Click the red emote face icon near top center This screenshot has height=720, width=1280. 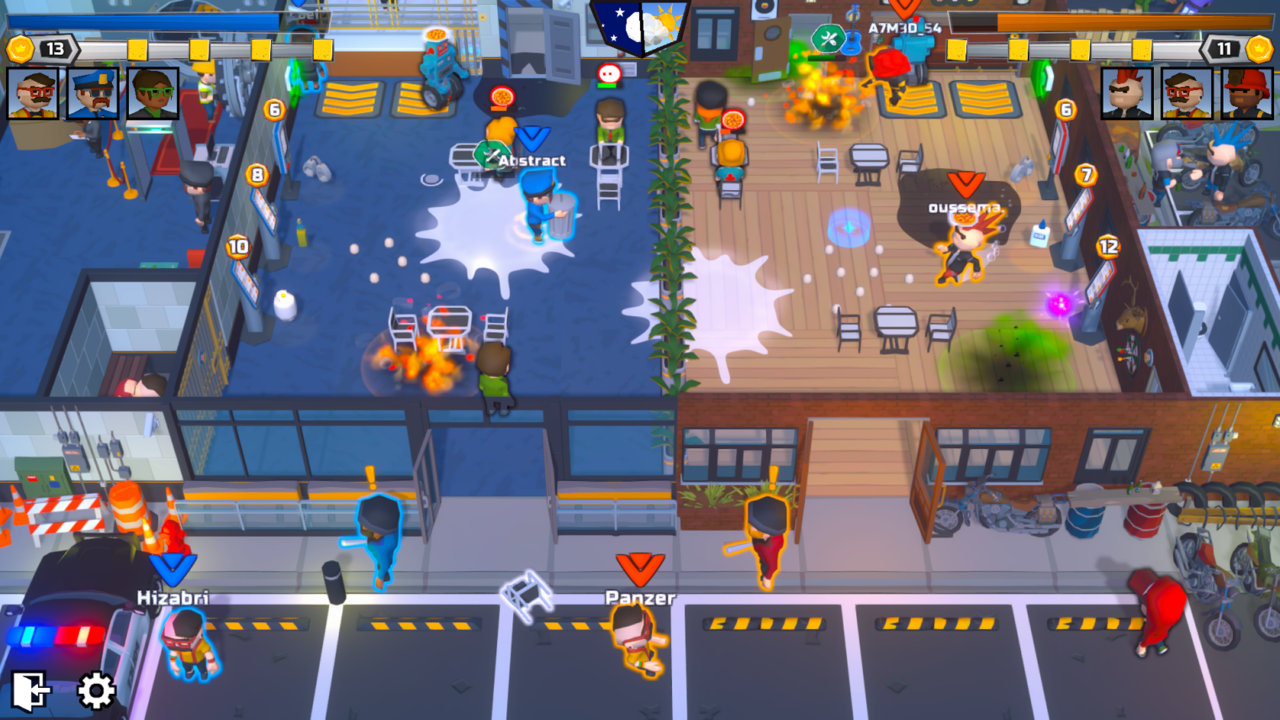[x=608, y=72]
